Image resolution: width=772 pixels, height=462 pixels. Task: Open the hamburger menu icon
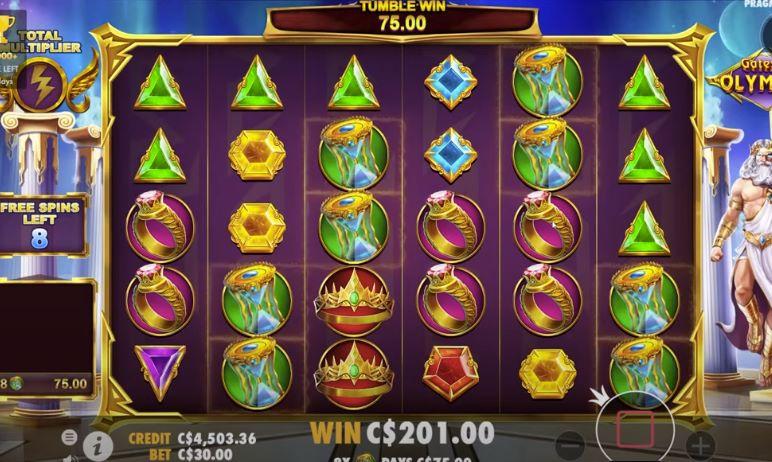coord(70,437)
